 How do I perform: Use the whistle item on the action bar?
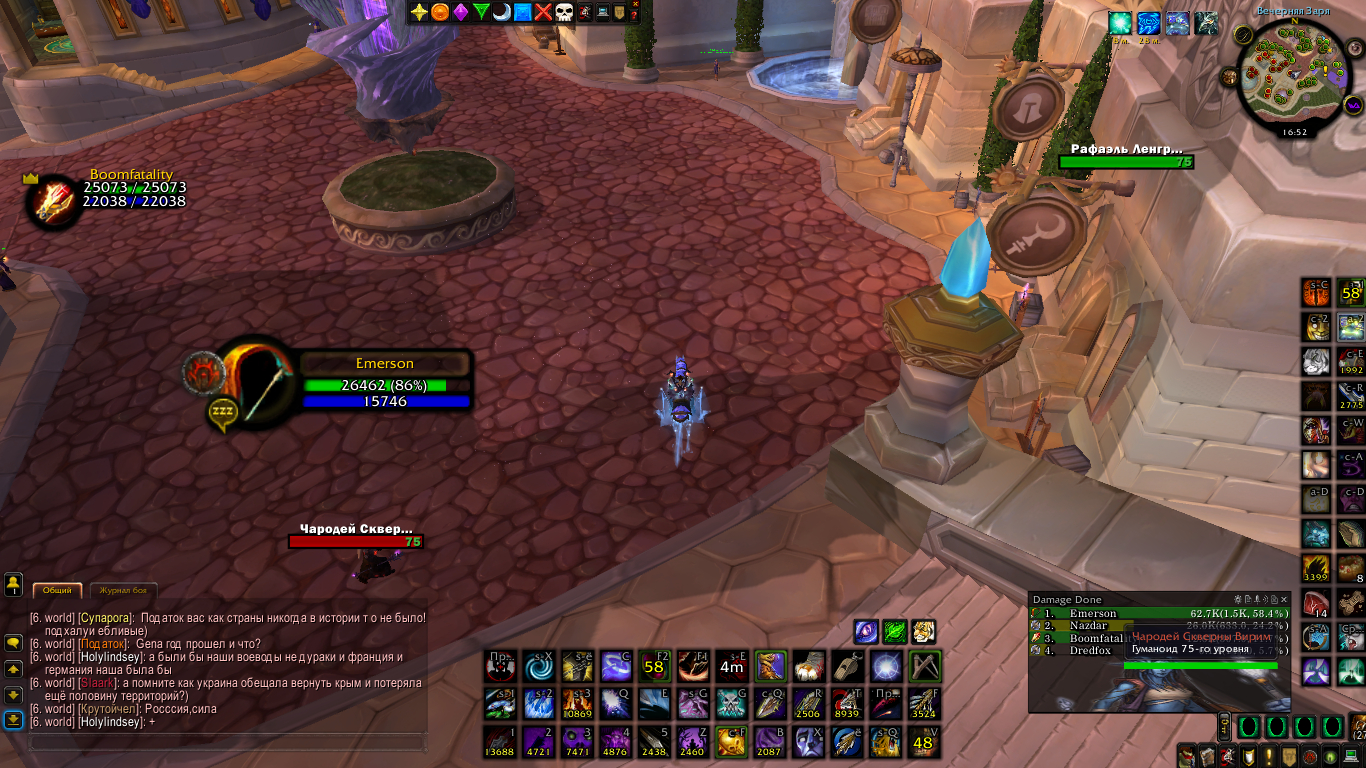point(848,665)
